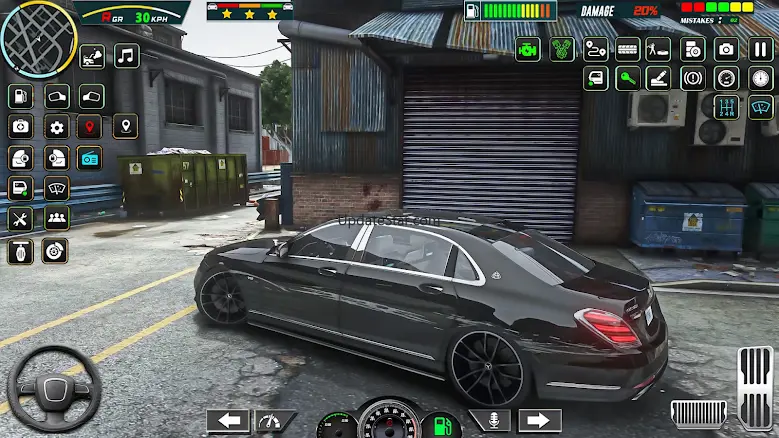The height and width of the screenshot is (438, 779).
Task: Open the gear settings icon
Action: coord(56,127)
